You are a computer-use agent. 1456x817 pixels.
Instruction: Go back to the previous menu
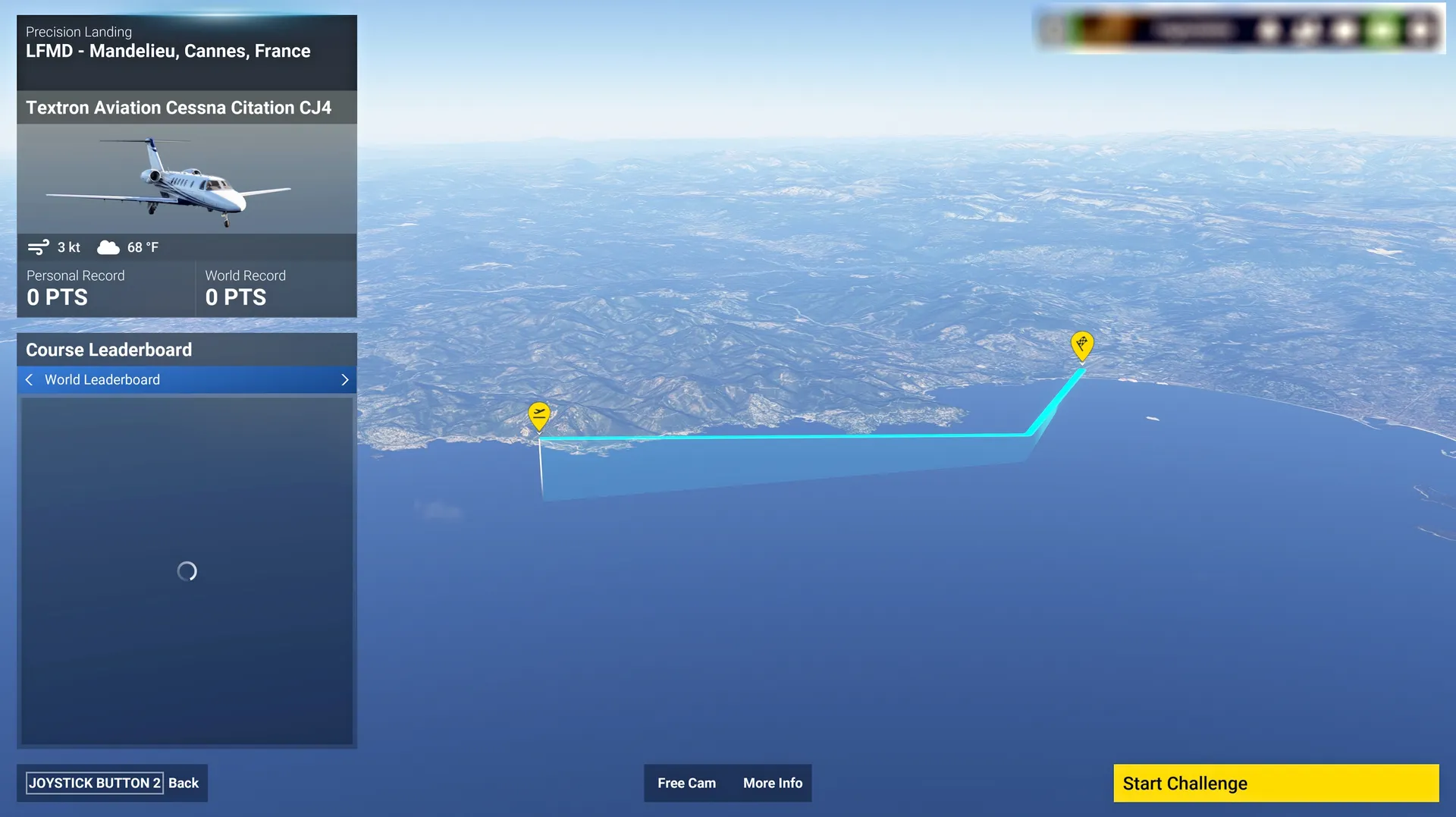pyautogui.click(x=112, y=783)
